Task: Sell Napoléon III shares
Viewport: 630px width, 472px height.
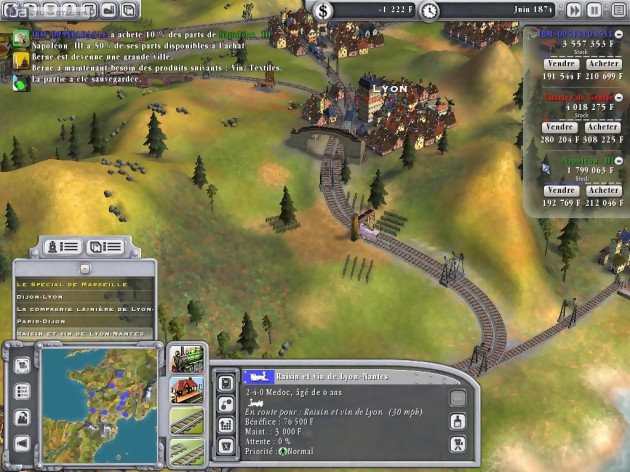Action: coord(560,190)
